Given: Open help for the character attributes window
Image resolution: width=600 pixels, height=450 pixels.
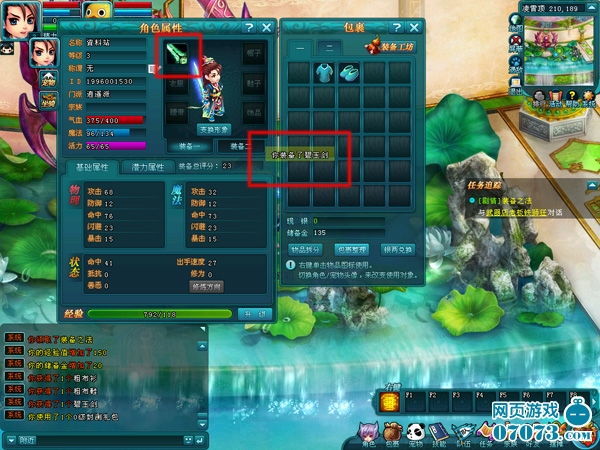Looking at the screenshot, I should (x=248, y=28).
